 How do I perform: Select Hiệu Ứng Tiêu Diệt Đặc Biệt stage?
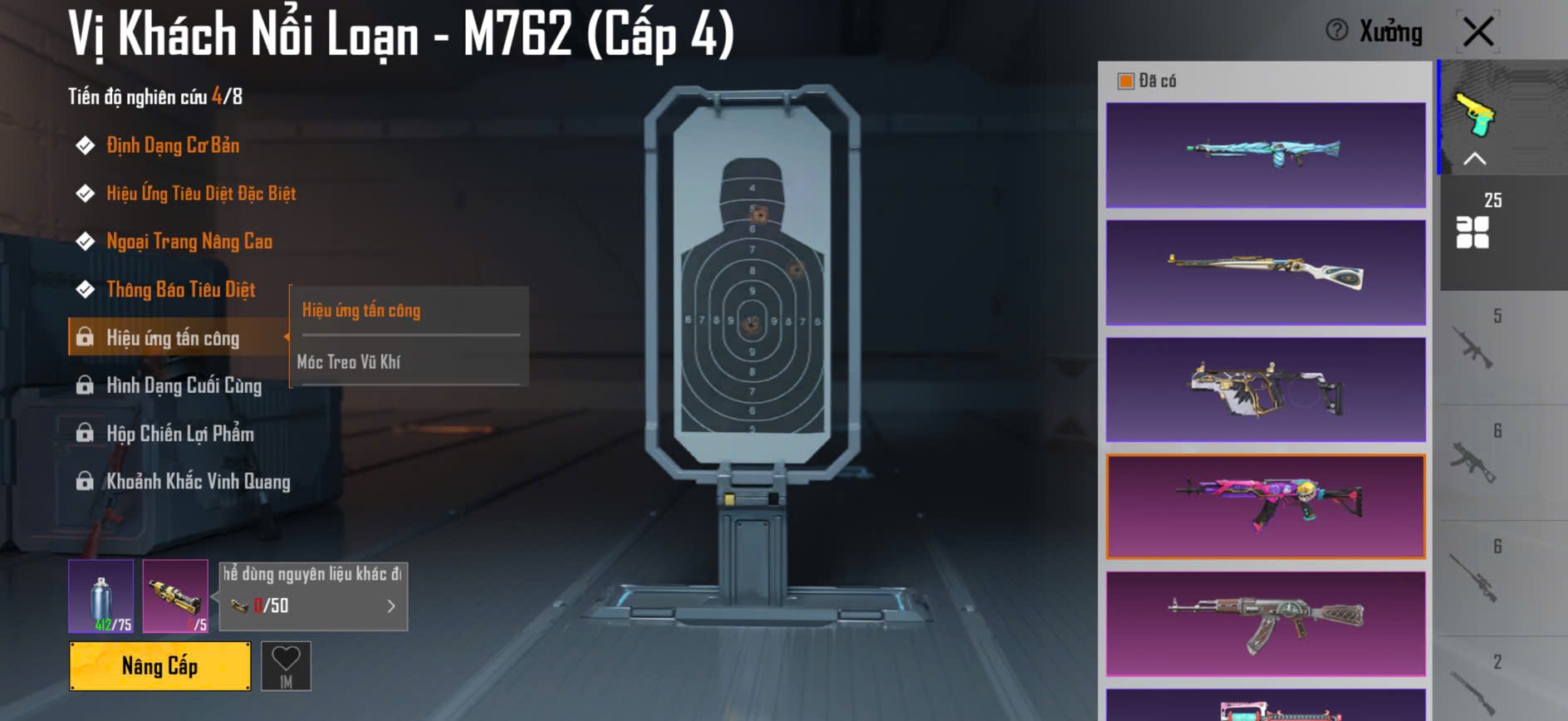200,194
